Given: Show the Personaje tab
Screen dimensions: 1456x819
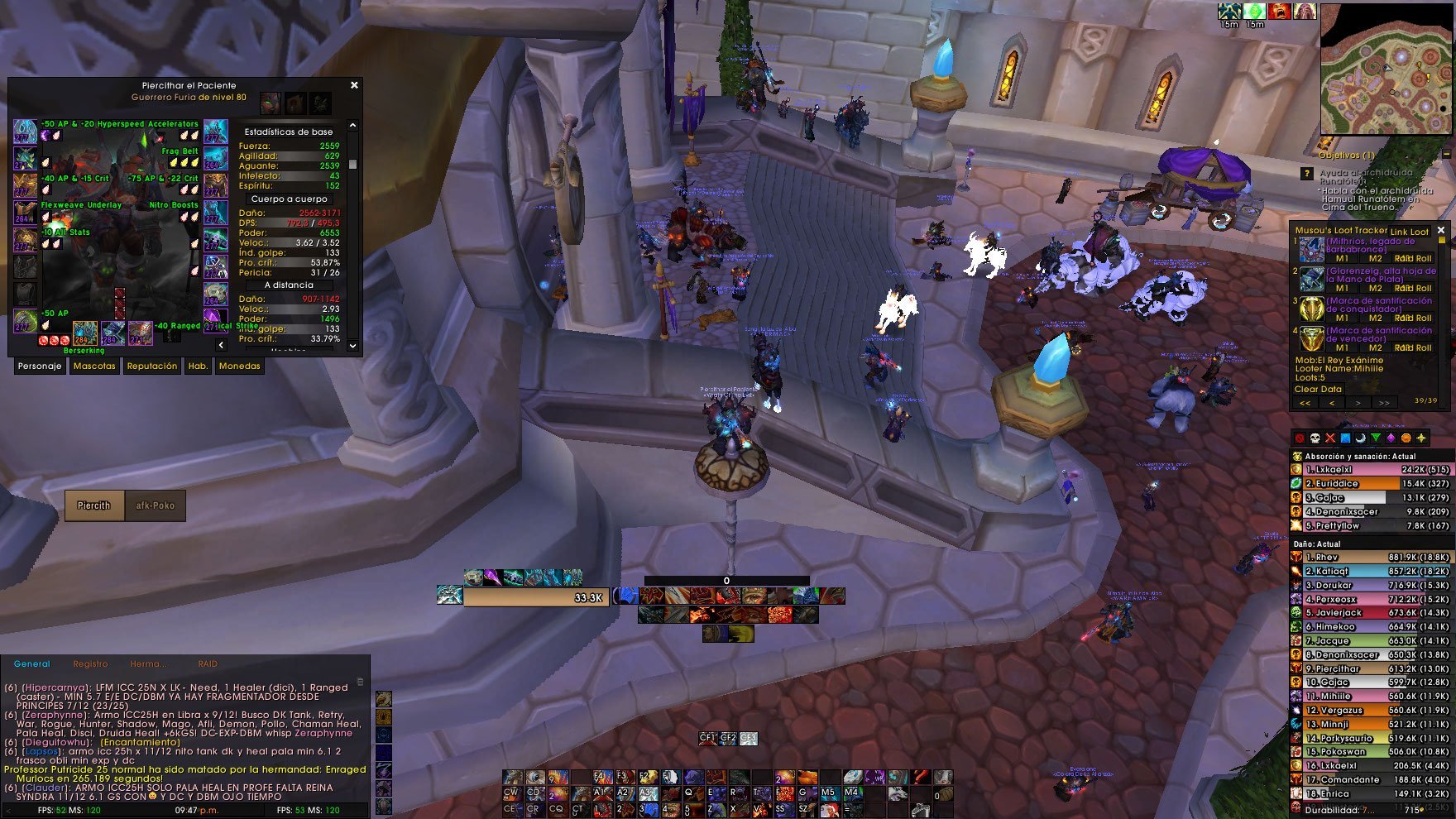Looking at the screenshot, I should 40,366.
